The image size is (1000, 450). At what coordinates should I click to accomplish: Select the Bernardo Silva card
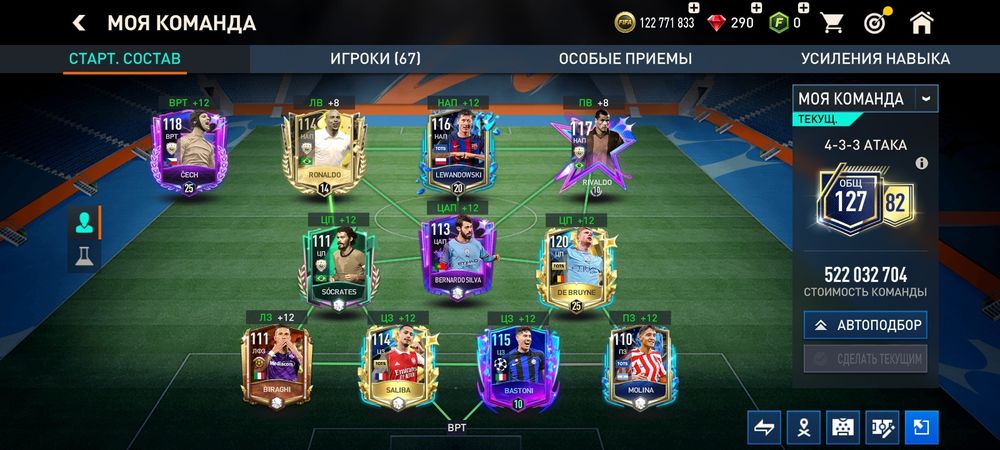pyautogui.click(x=458, y=257)
